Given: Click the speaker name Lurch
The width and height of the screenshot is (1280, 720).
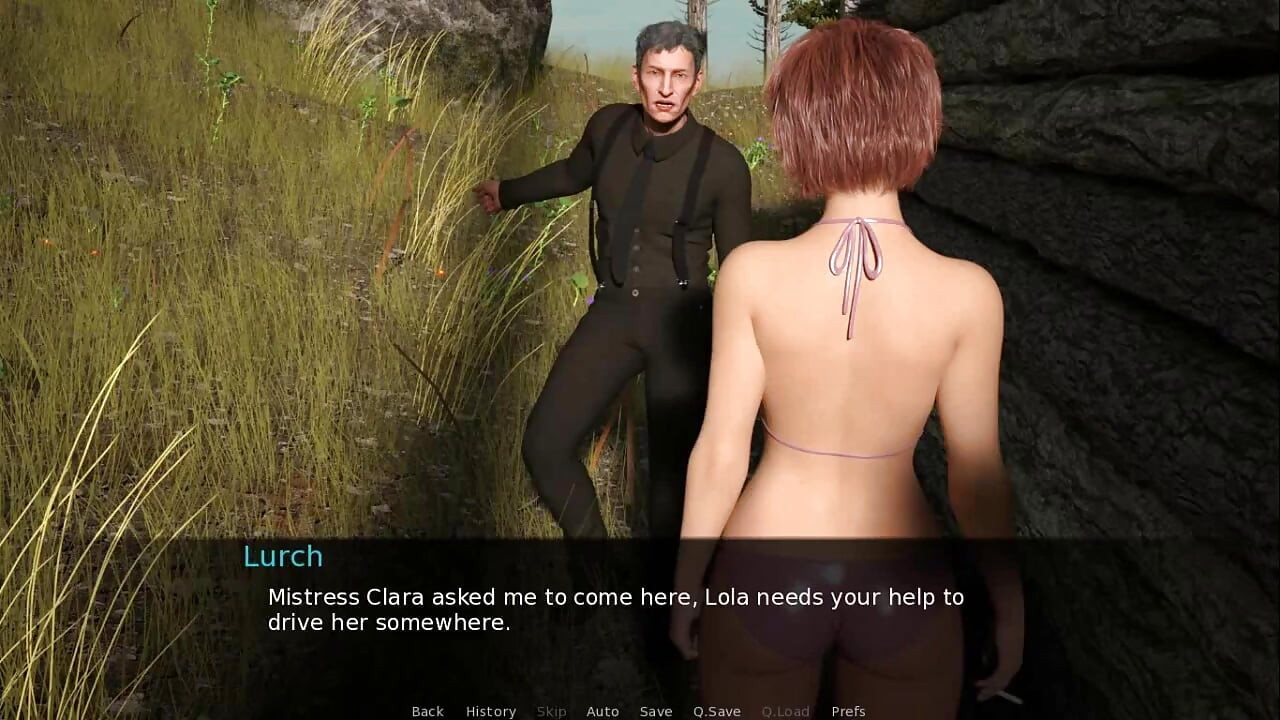Looking at the screenshot, I should click(283, 557).
